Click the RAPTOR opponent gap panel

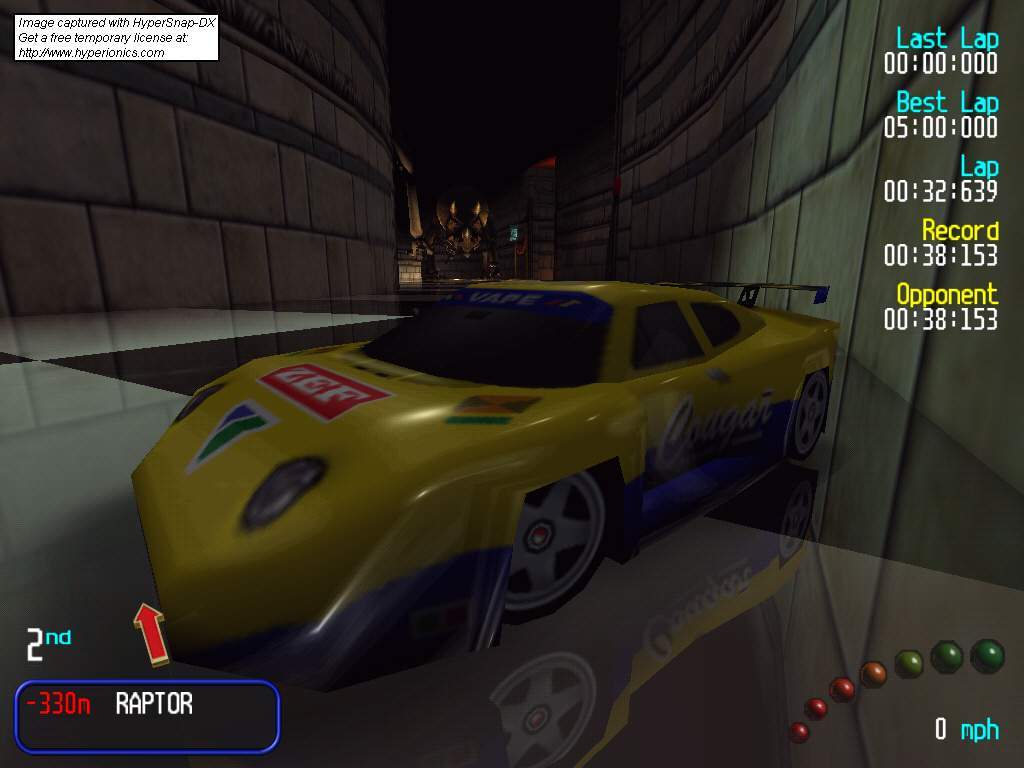pos(147,715)
